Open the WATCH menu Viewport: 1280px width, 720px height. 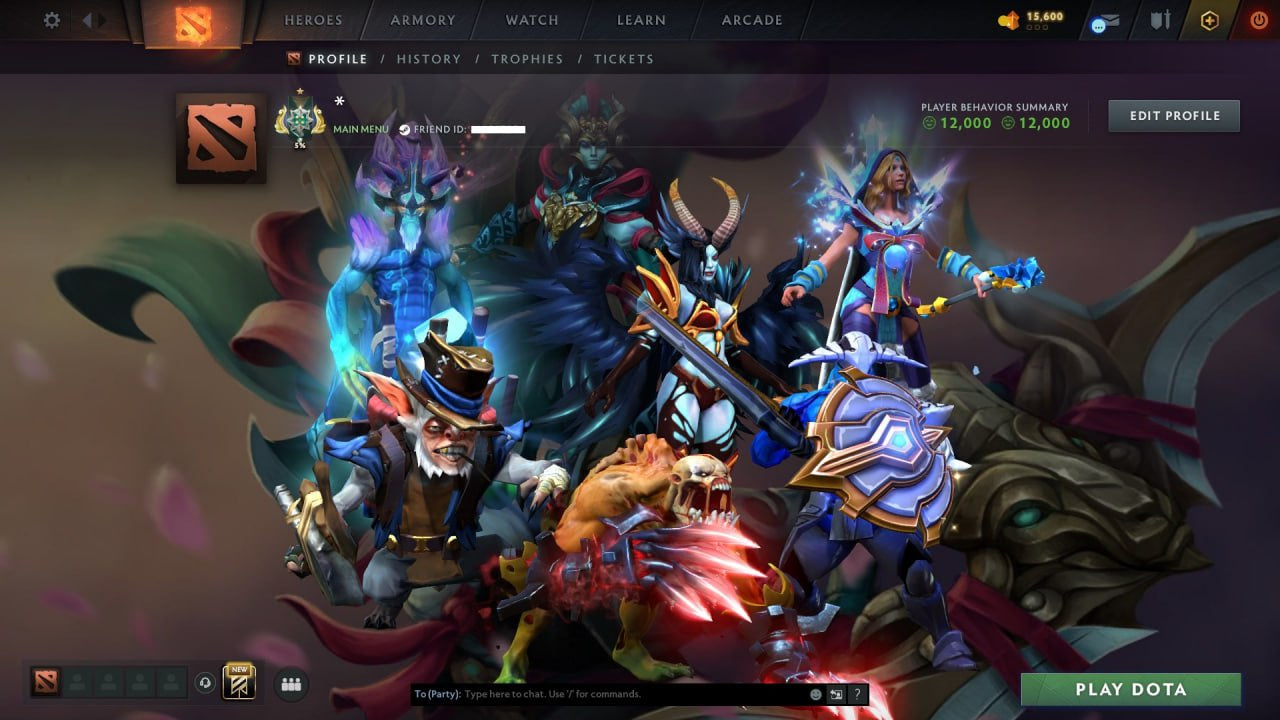pos(531,19)
